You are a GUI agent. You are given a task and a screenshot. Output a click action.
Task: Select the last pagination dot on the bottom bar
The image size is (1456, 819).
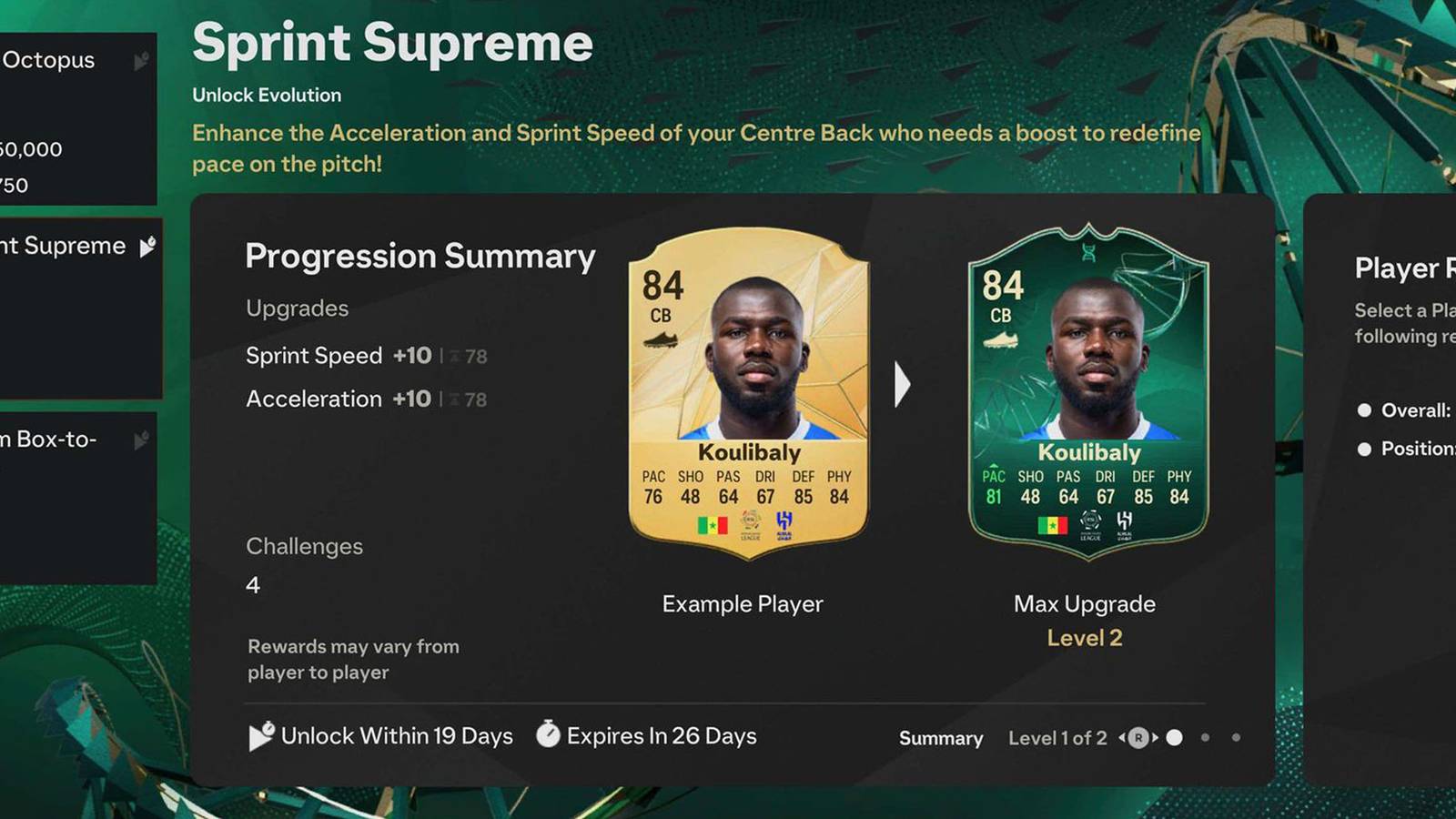click(1237, 739)
